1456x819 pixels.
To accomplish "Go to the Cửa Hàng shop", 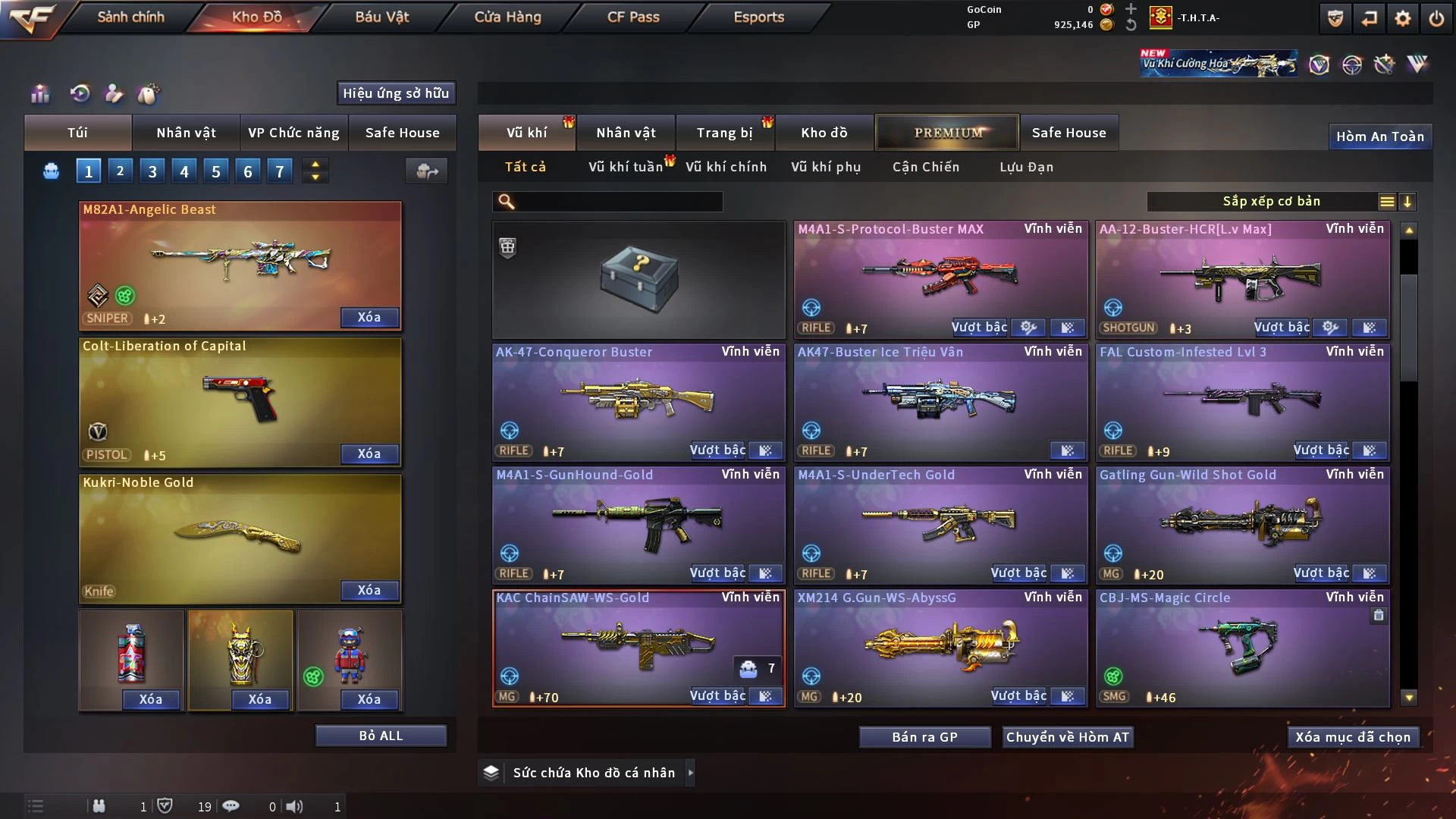I will (507, 17).
